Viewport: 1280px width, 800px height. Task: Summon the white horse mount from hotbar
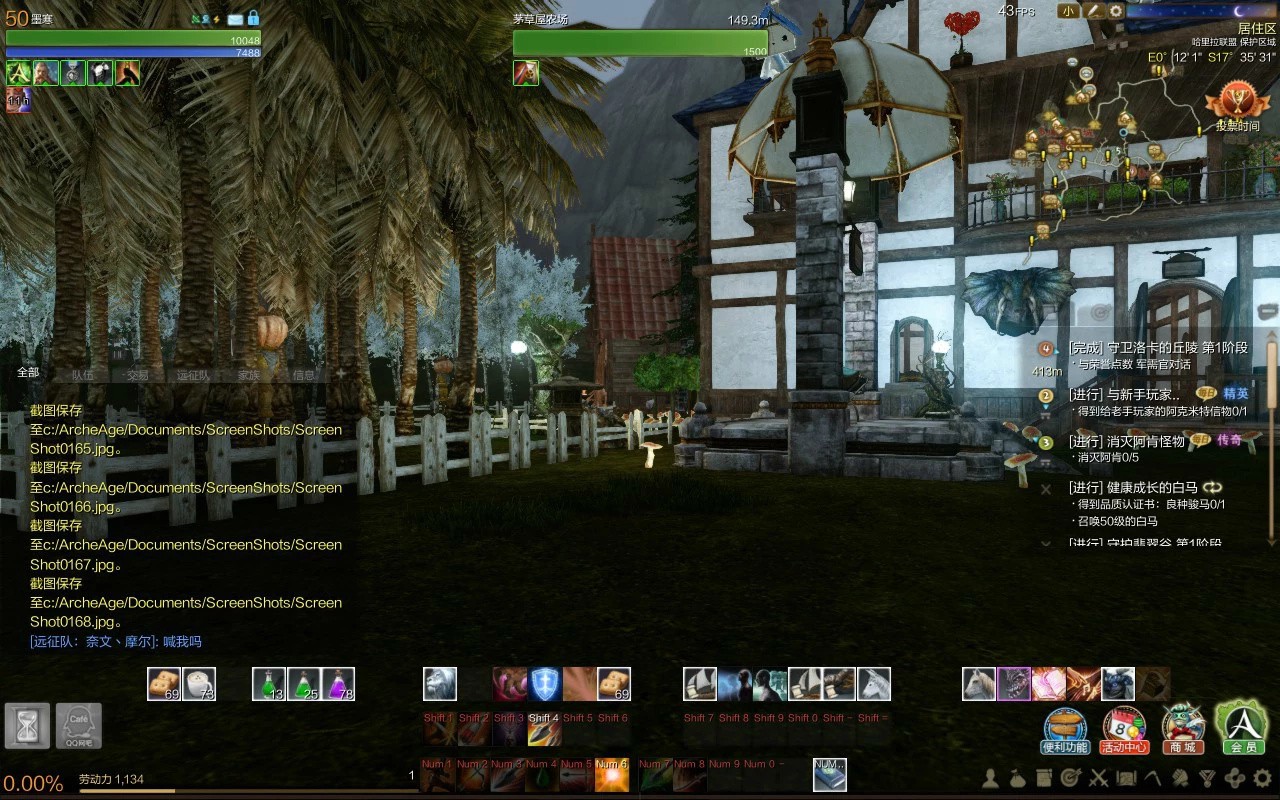point(979,684)
